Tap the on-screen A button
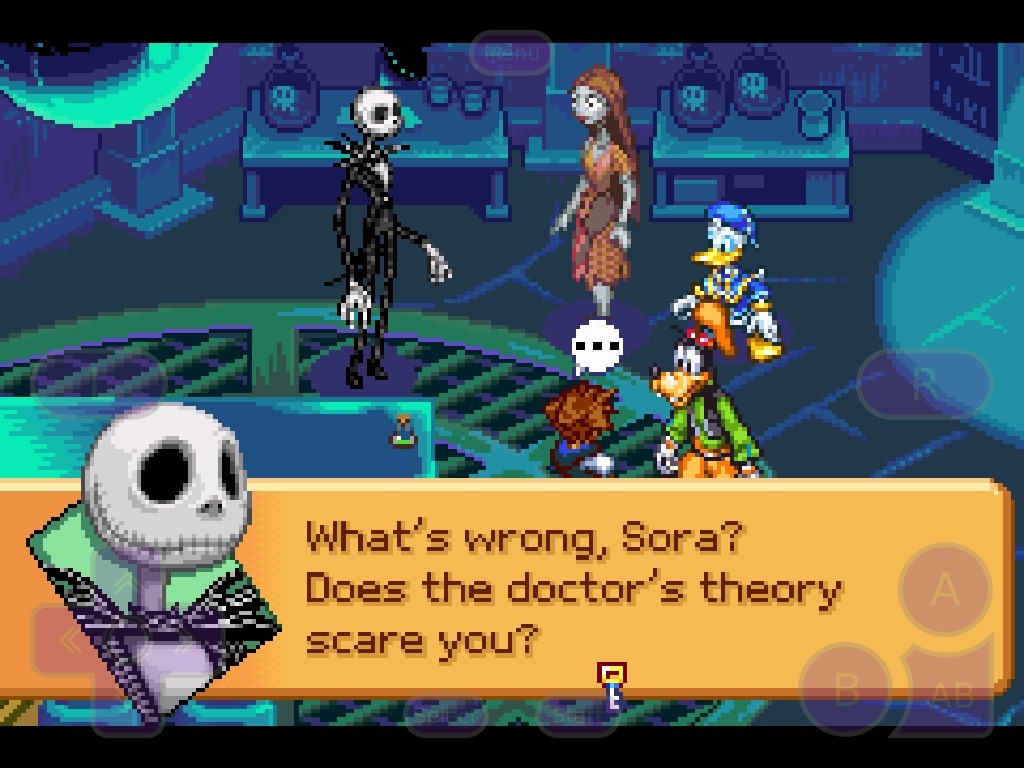This screenshot has width=1024, height=768. click(945, 590)
